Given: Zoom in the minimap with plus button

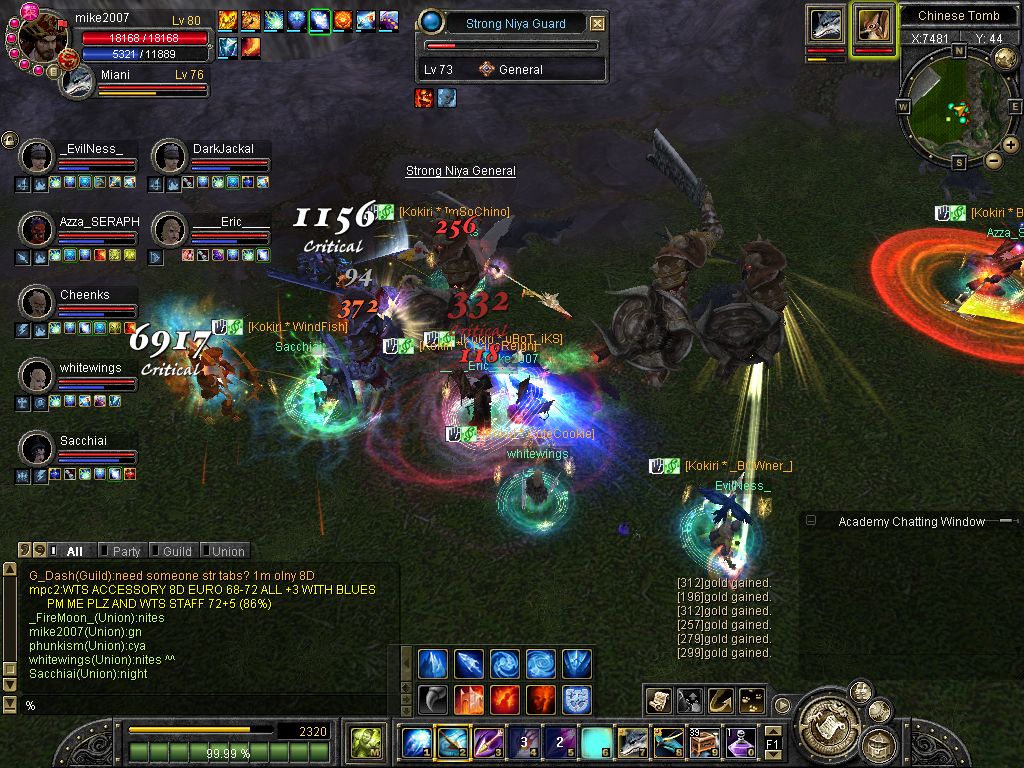Looking at the screenshot, I should tap(1010, 145).
